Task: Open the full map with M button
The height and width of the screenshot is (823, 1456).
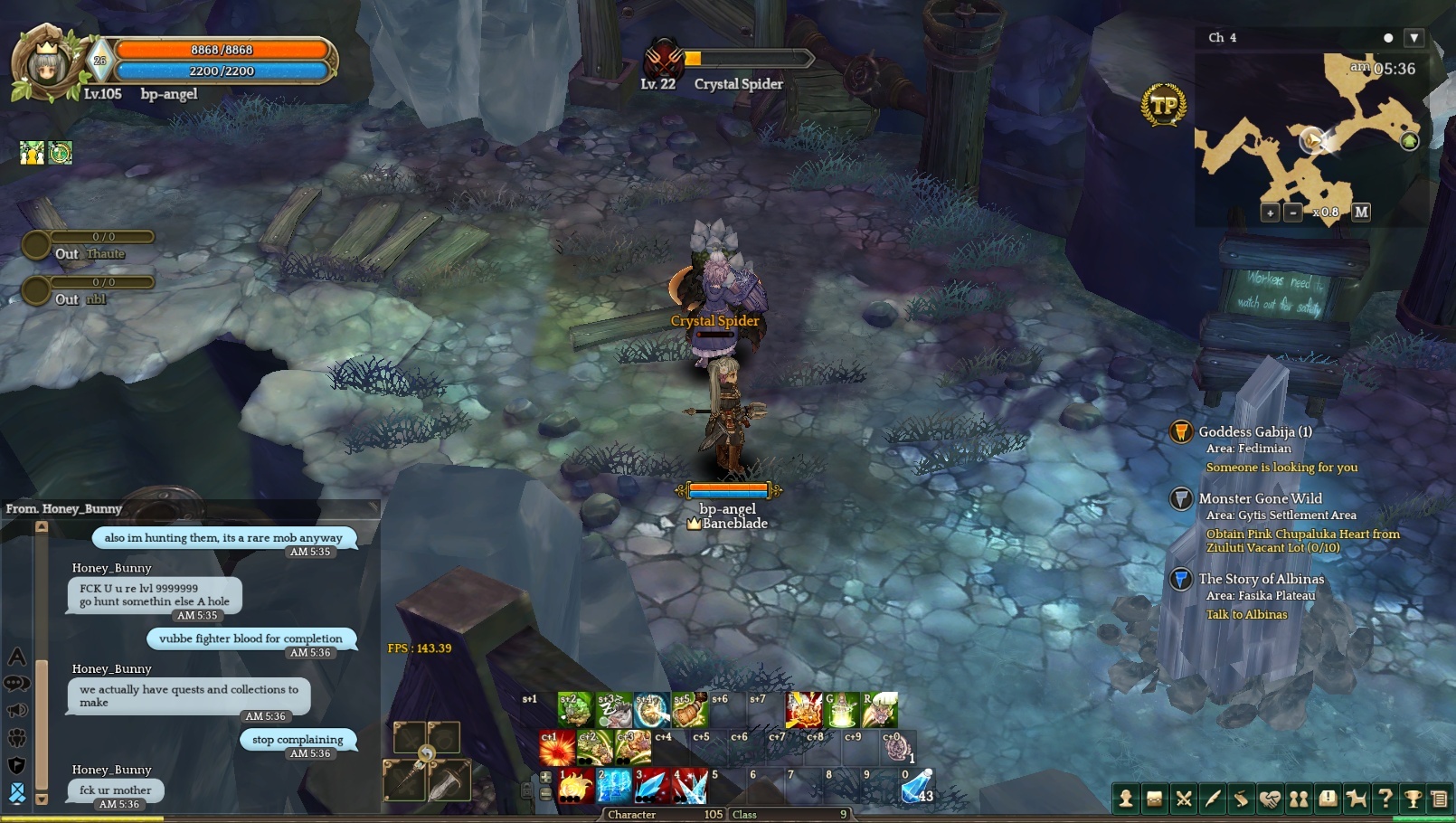Action: pyautogui.click(x=1361, y=213)
